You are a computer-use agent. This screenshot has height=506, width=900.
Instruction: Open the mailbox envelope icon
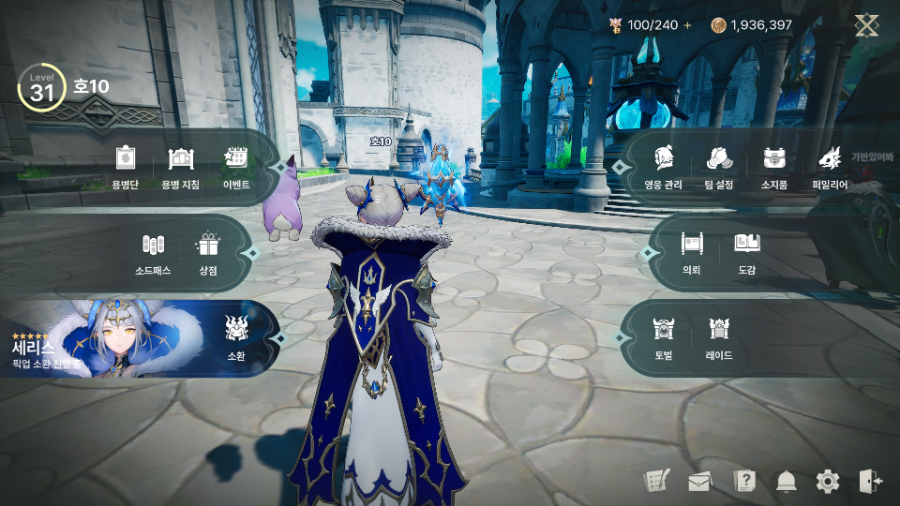699,482
